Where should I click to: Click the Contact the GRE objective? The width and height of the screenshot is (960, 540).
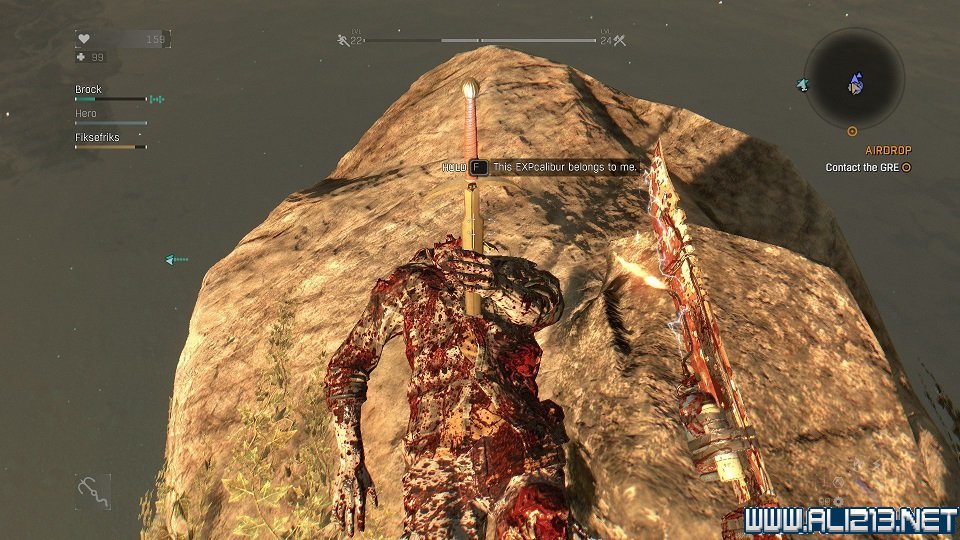[x=866, y=168]
